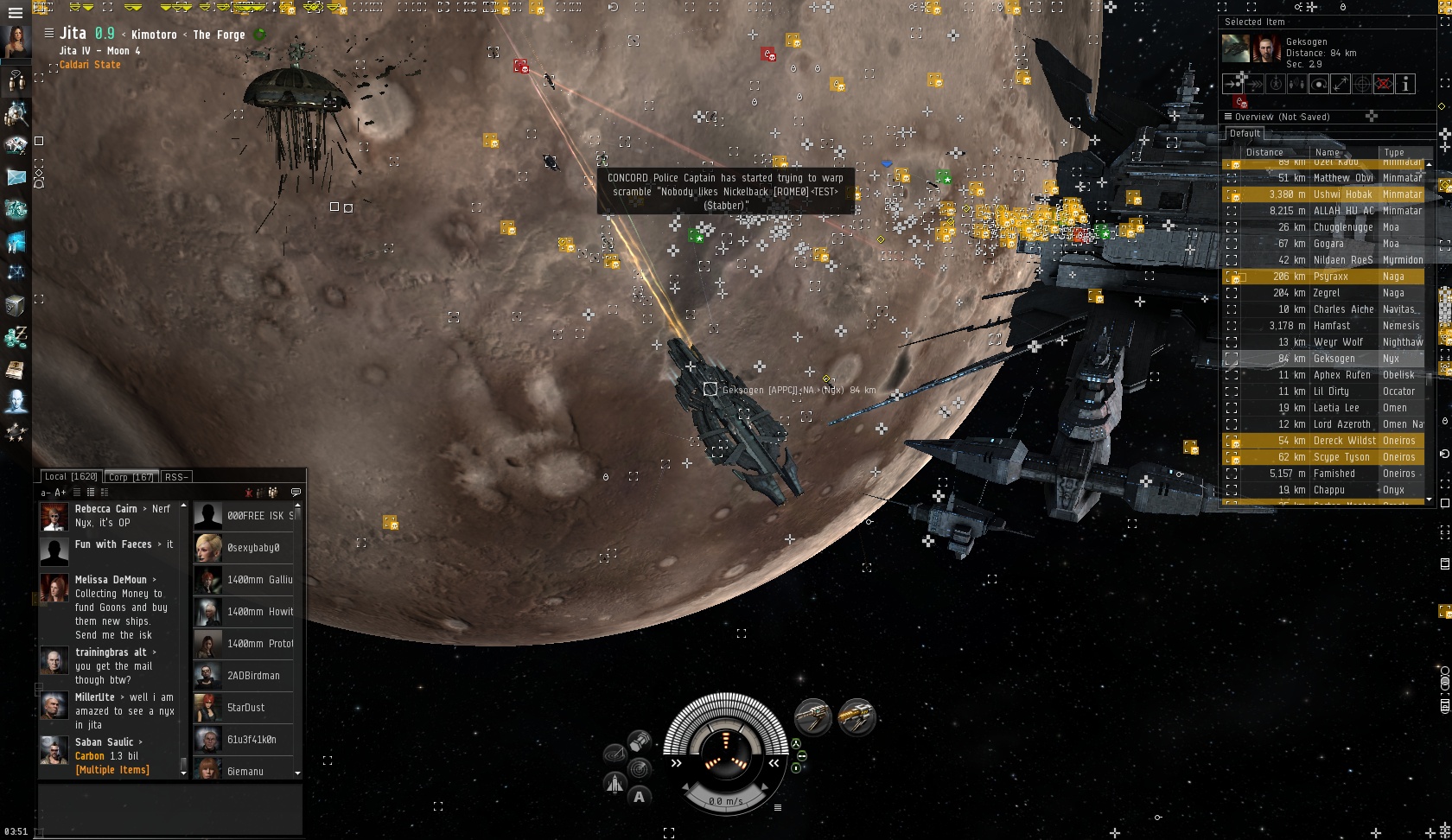Select StarDust in the member list
Viewport: 1452px width, 840px height.
pyautogui.click(x=245, y=708)
